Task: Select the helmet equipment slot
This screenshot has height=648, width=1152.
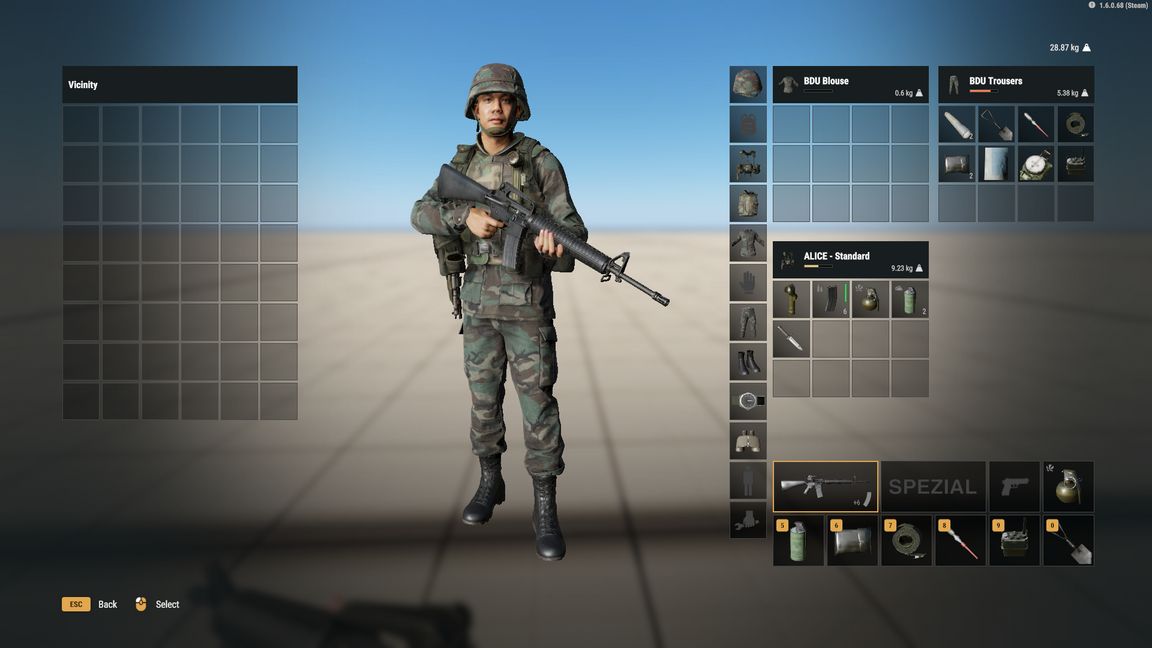Action: point(748,84)
